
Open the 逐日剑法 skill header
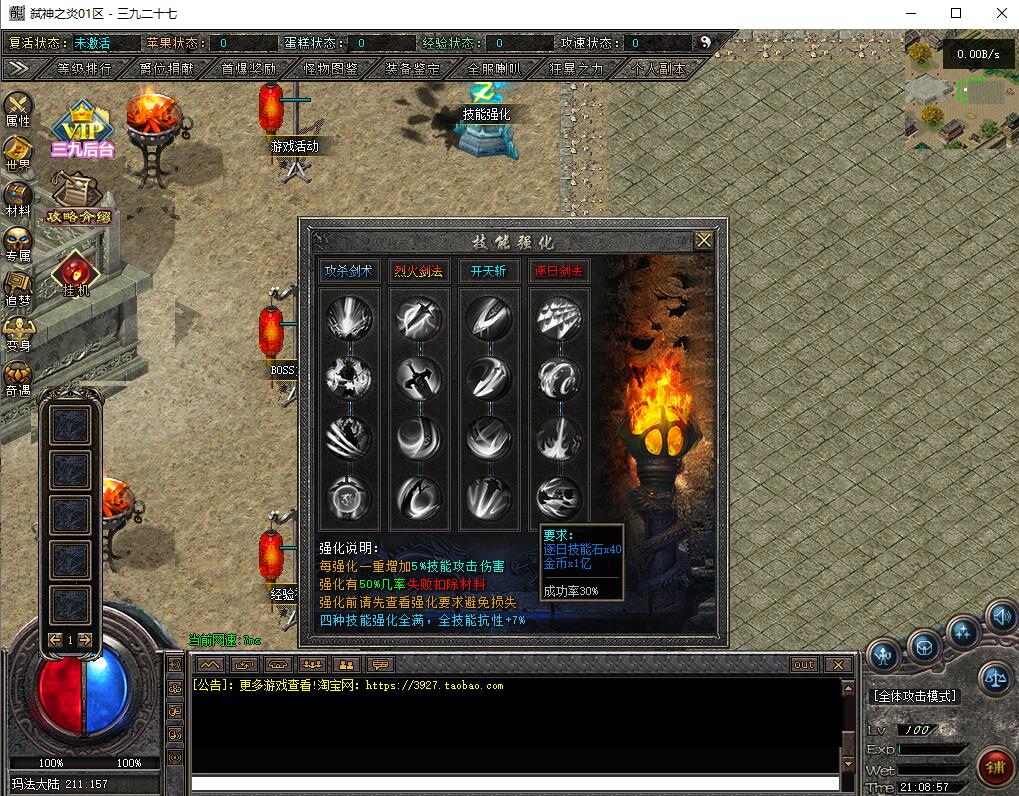point(557,271)
